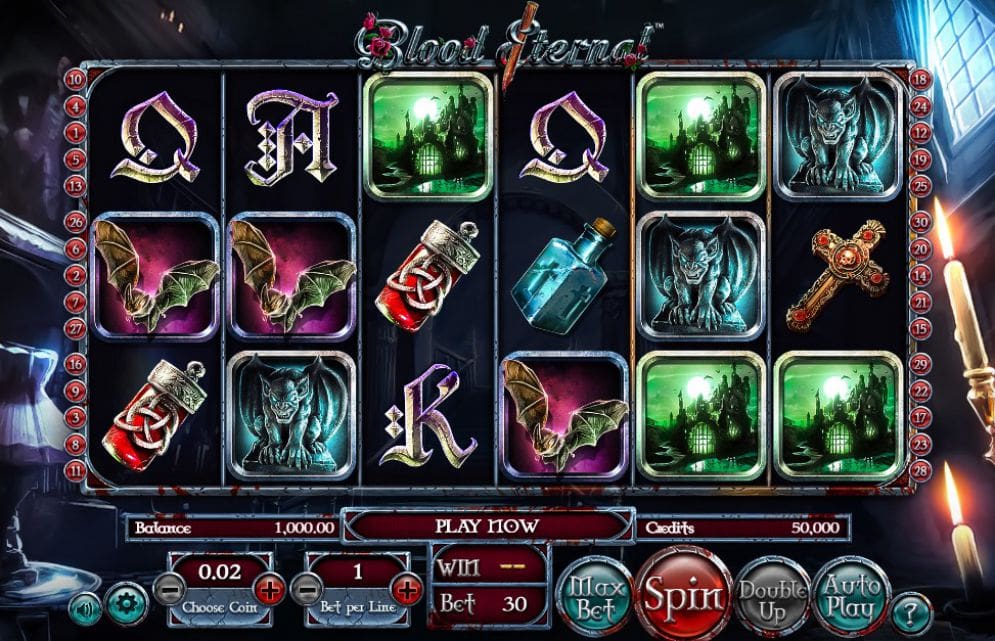Choose payline marker number 11
The image size is (995, 641).
(x=74, y=469)
